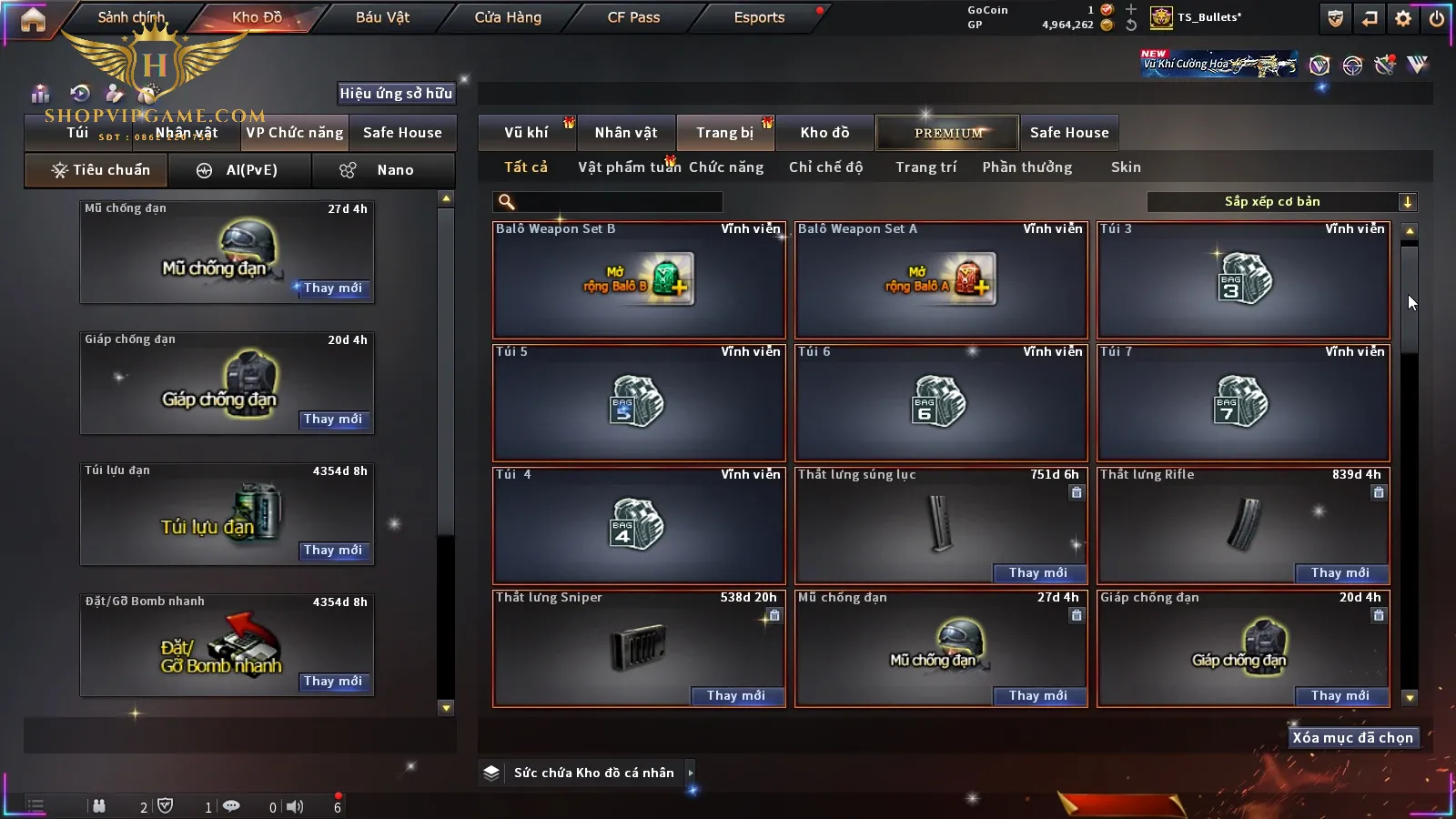Screen dimensions: 1456x819
Task: Select the Balô Weapon Set B item
Action: point(639,280)
